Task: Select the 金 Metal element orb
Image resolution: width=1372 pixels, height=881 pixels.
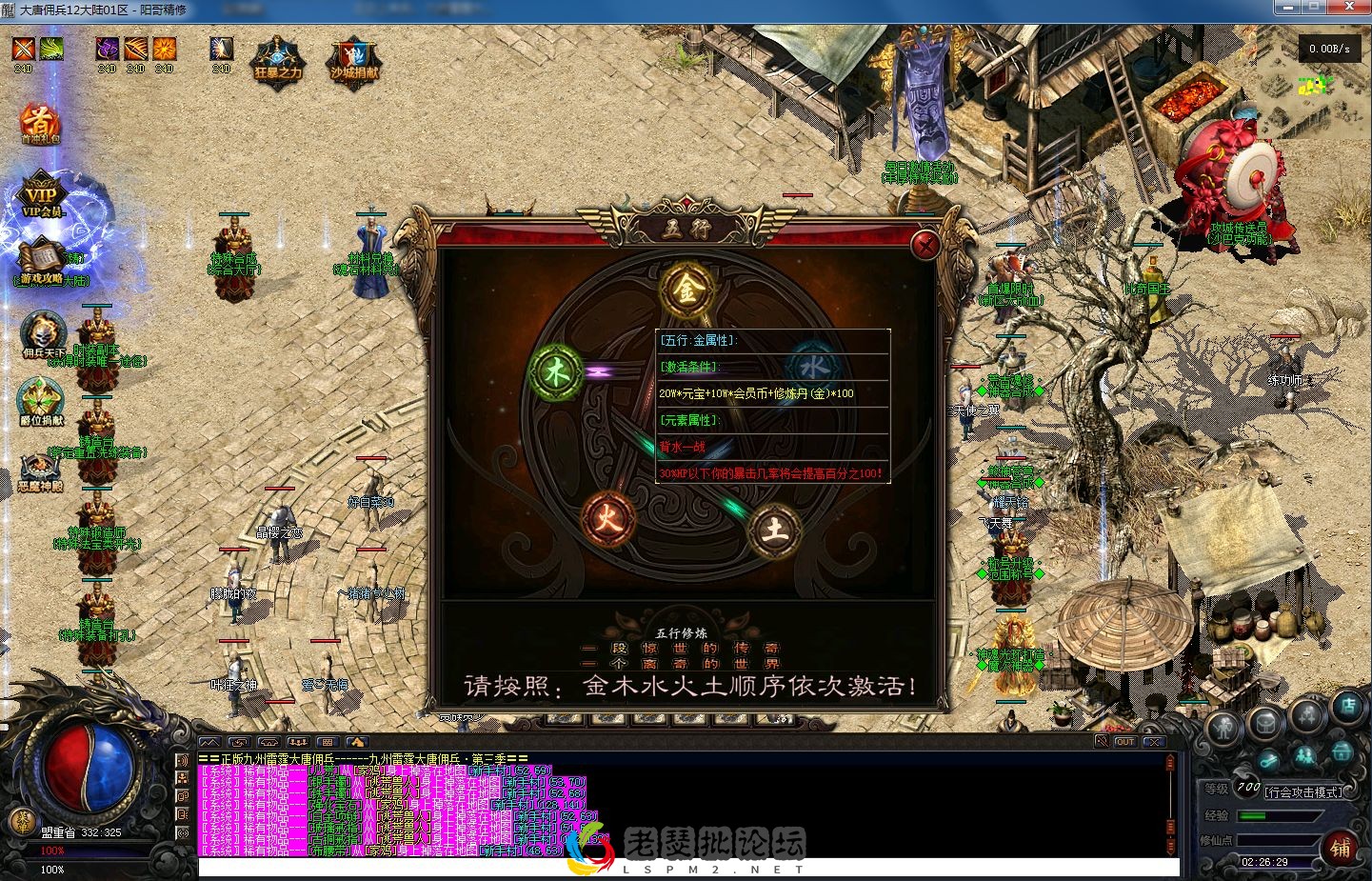Action: pyautogui.click(x=688, y=290)
